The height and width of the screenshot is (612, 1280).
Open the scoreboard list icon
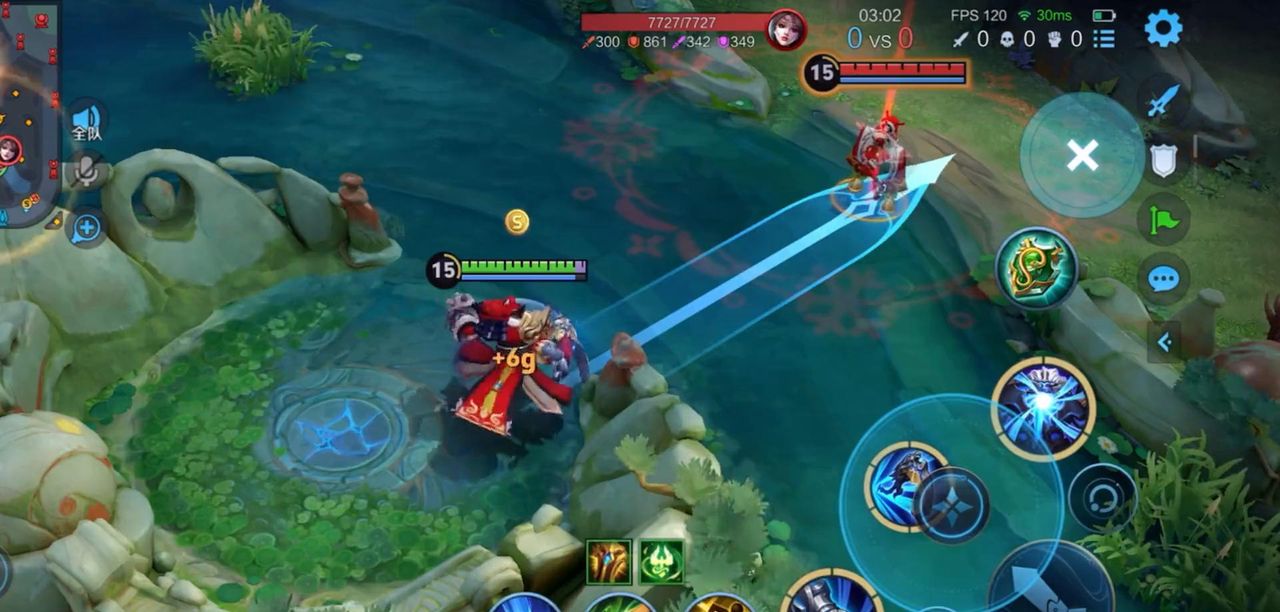[x=1104, y=39]
